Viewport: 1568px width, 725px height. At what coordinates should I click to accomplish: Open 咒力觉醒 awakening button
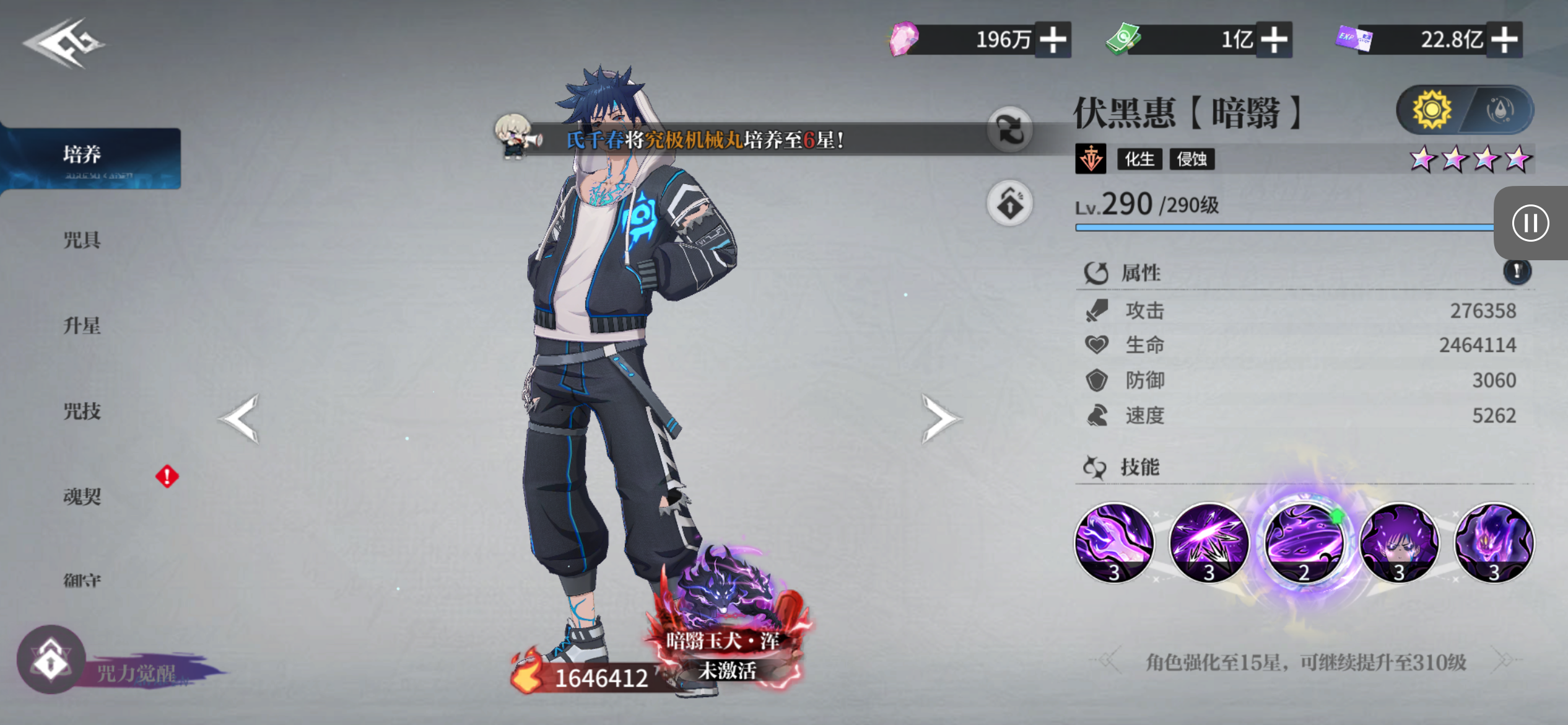pyautogui.click(x=52, y=661)
